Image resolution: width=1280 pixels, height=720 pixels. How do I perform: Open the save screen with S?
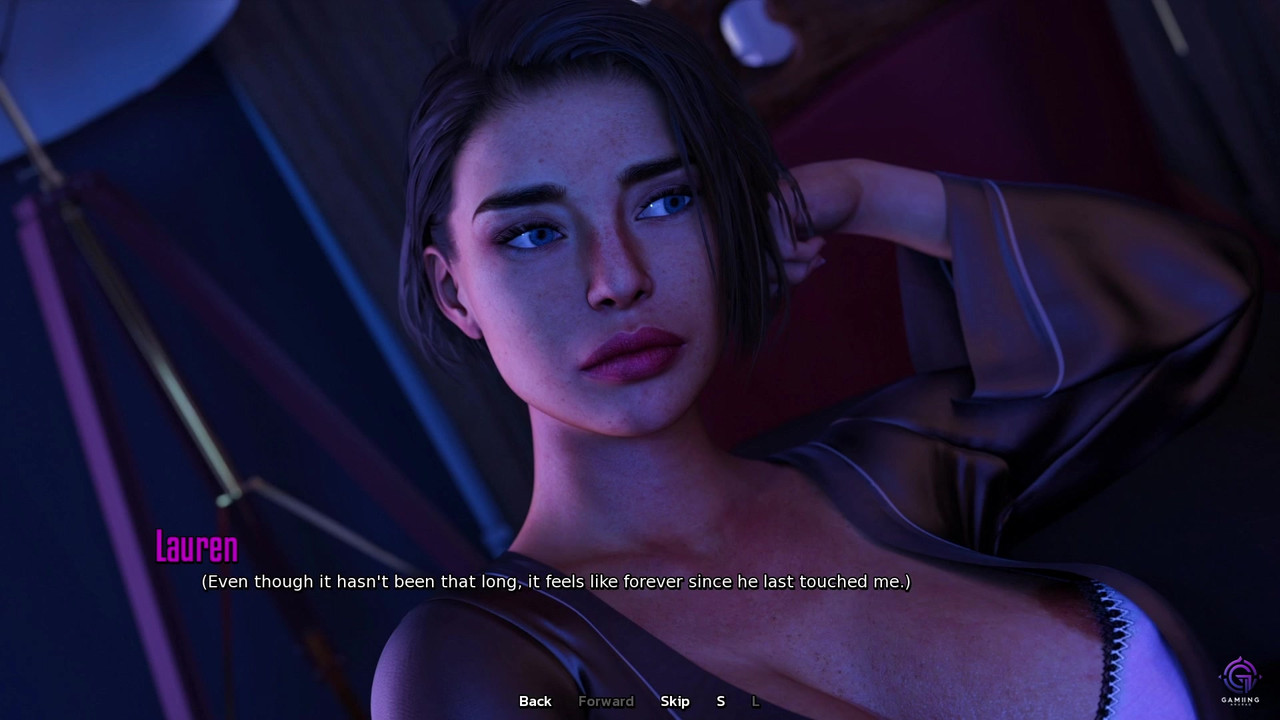[720, 701]
